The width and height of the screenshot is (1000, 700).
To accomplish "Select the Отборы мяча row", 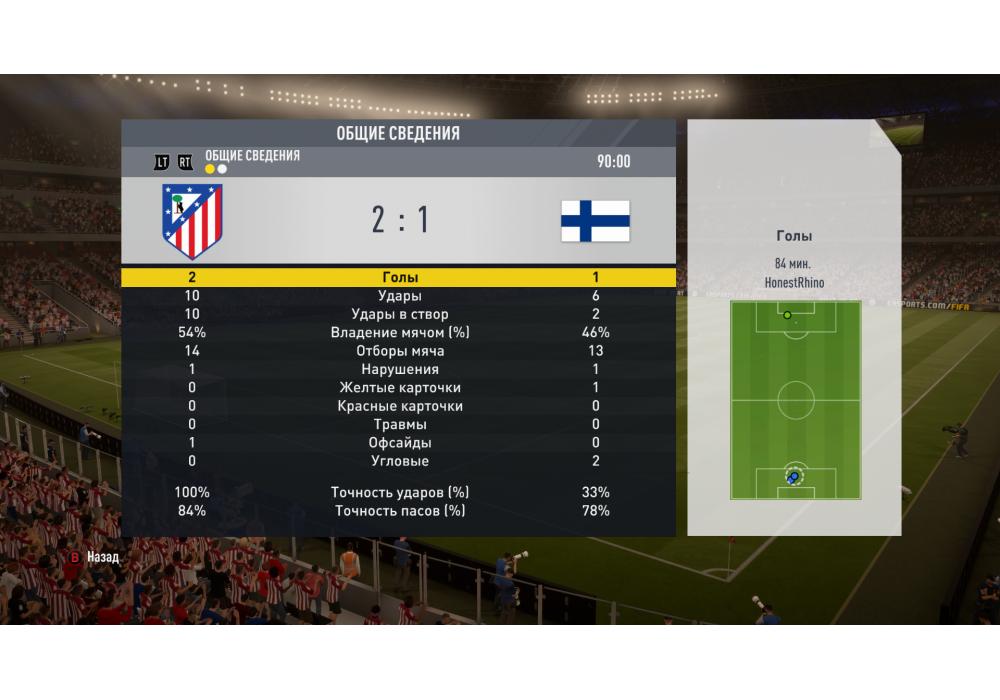I will [x=399, y=351].
